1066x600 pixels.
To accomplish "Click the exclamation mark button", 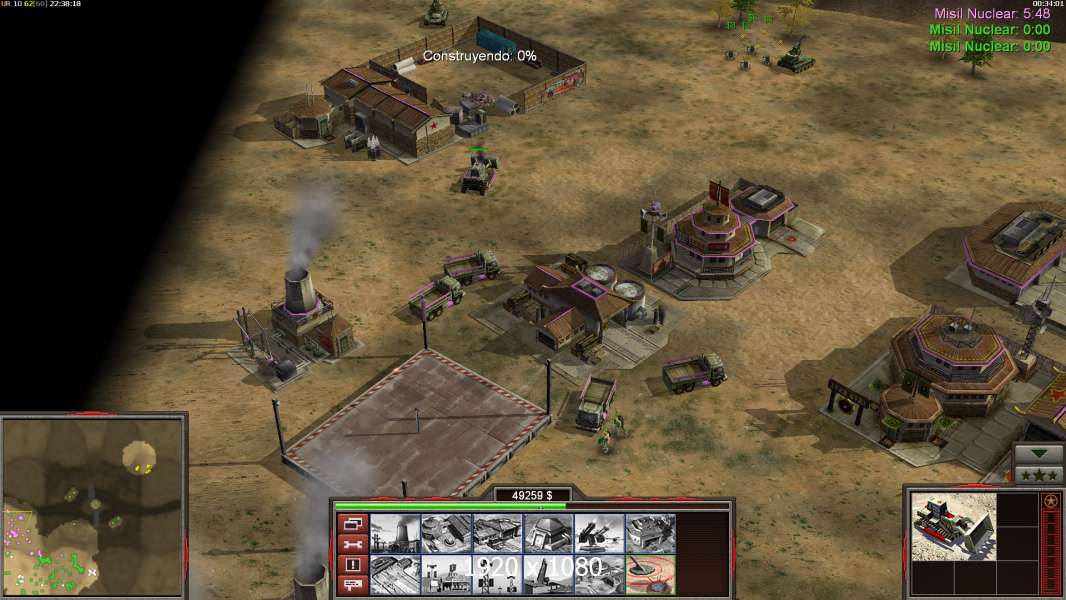I will [352, 564].
